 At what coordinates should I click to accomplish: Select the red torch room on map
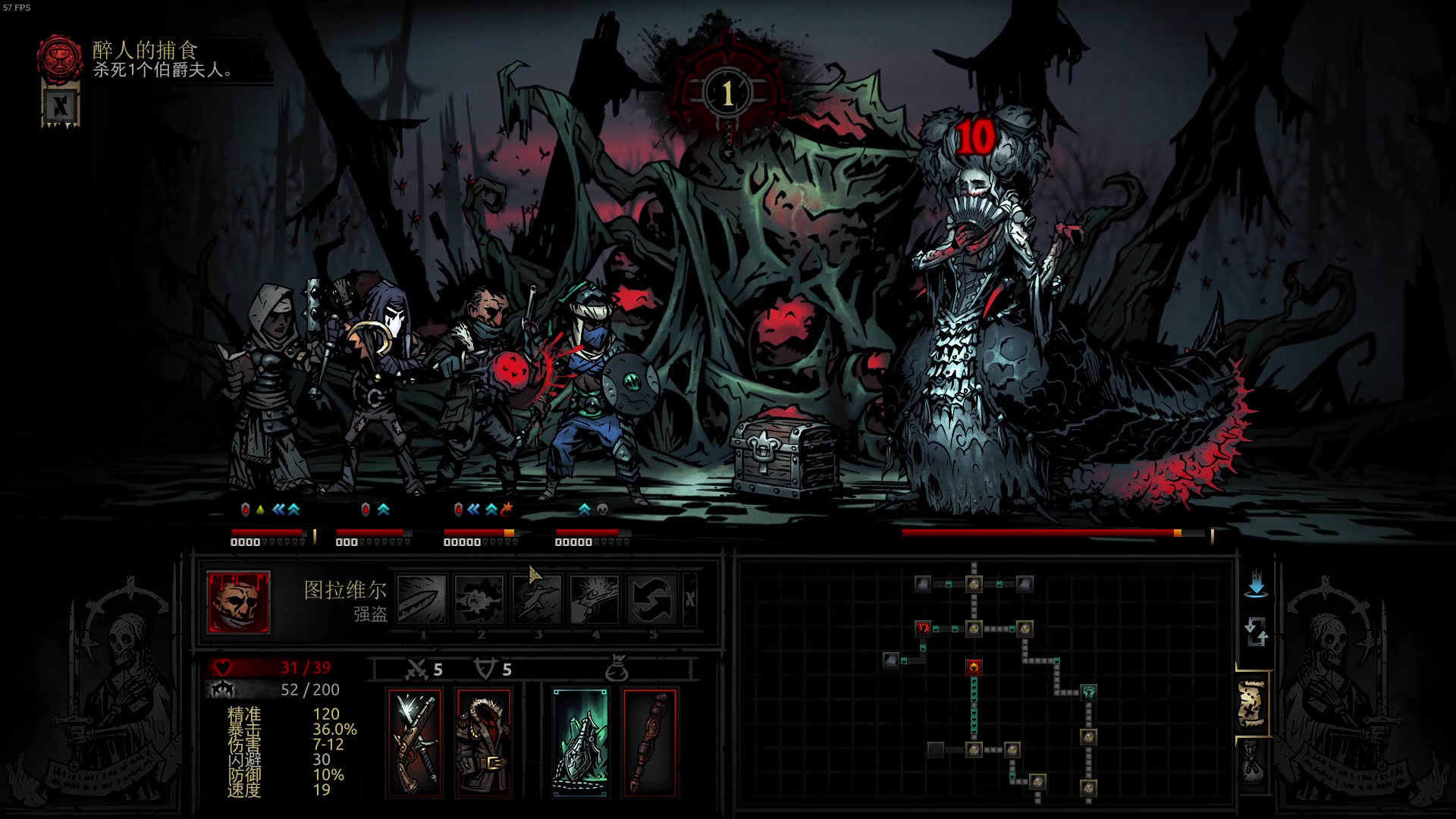pyautogui.click(x=974, y=667)
